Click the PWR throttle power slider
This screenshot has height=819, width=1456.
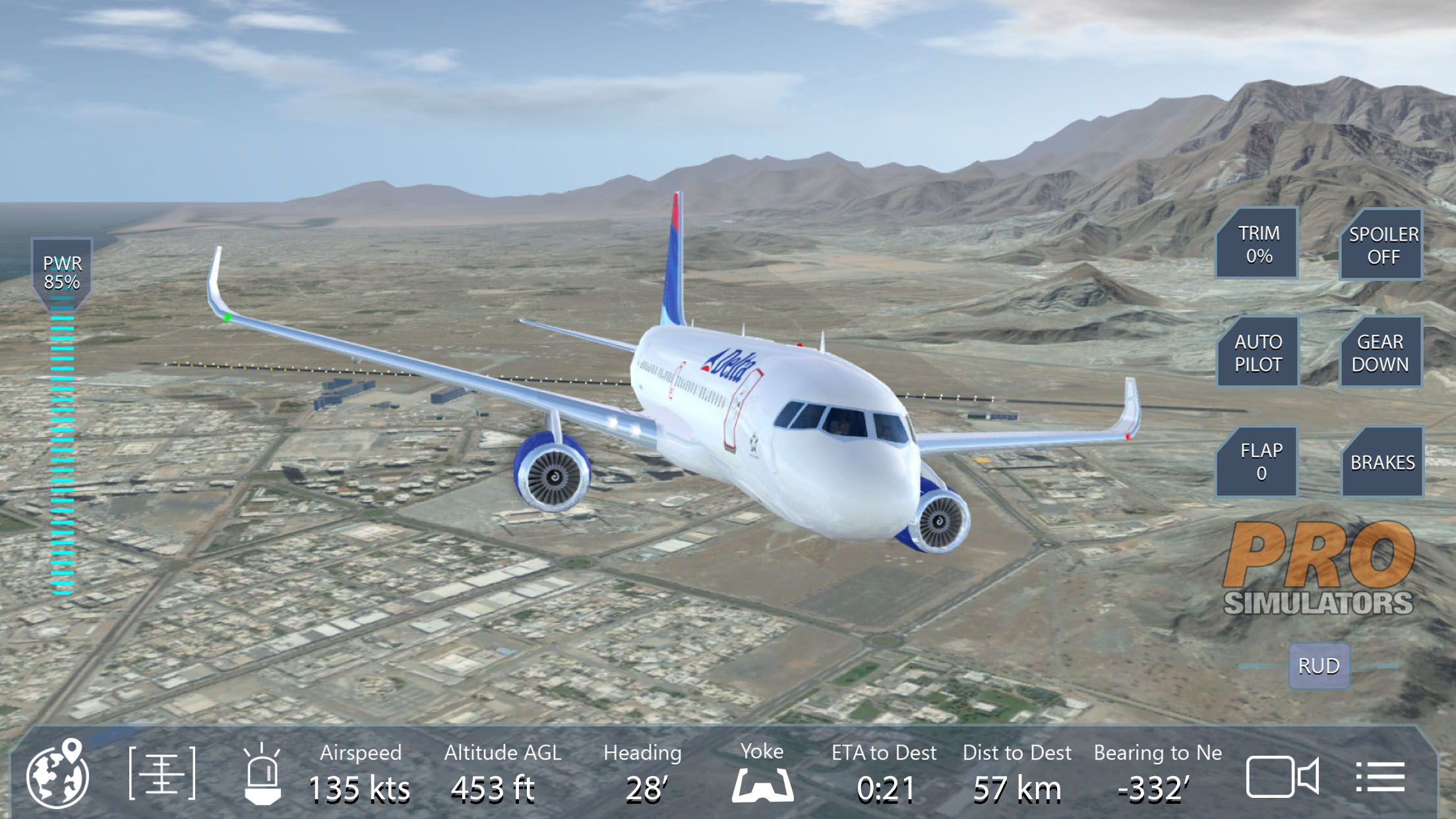(x=63, y=448)
